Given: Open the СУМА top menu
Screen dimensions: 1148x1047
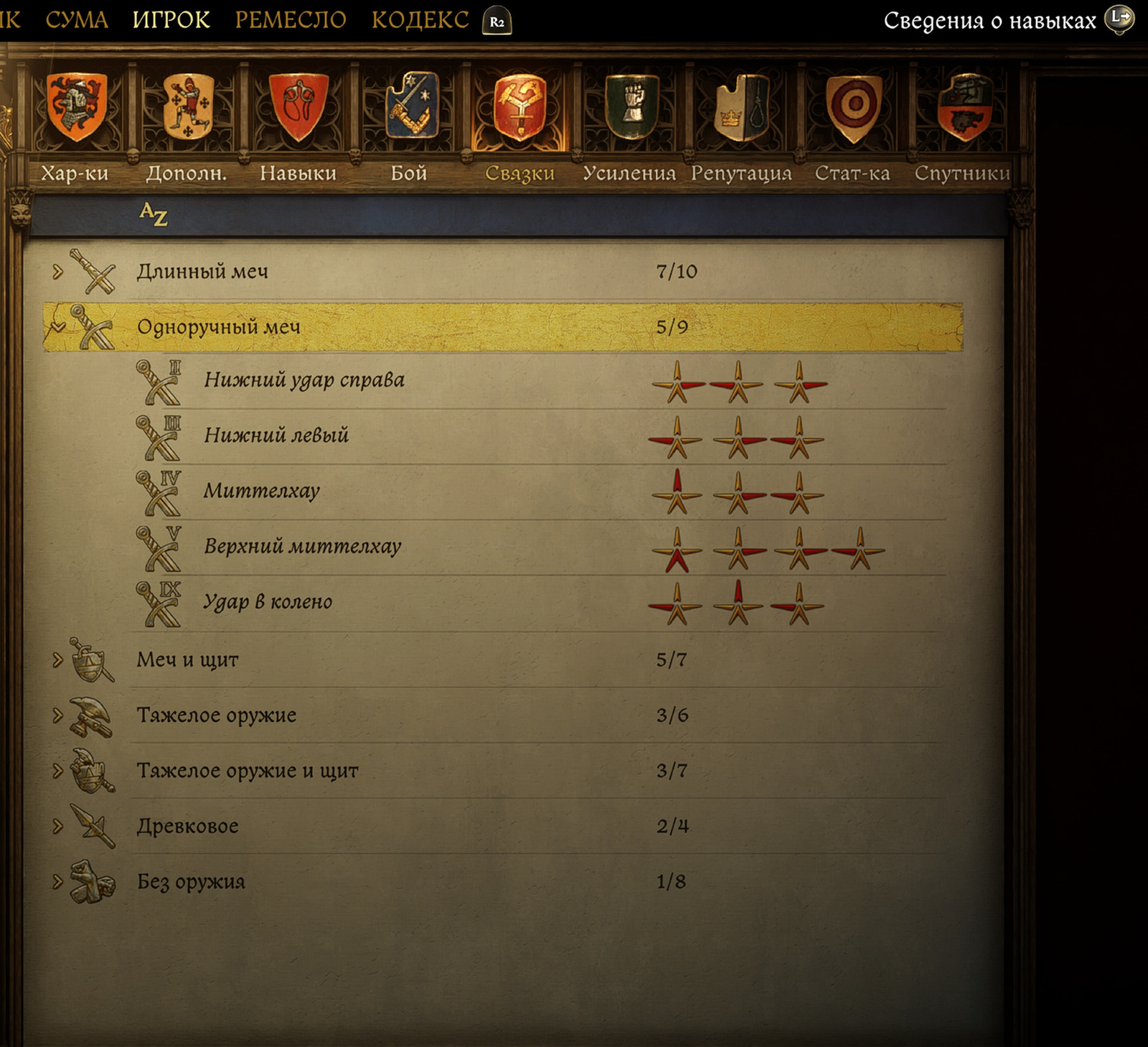Looking at the screenshot, I should [x=77, y=20].
